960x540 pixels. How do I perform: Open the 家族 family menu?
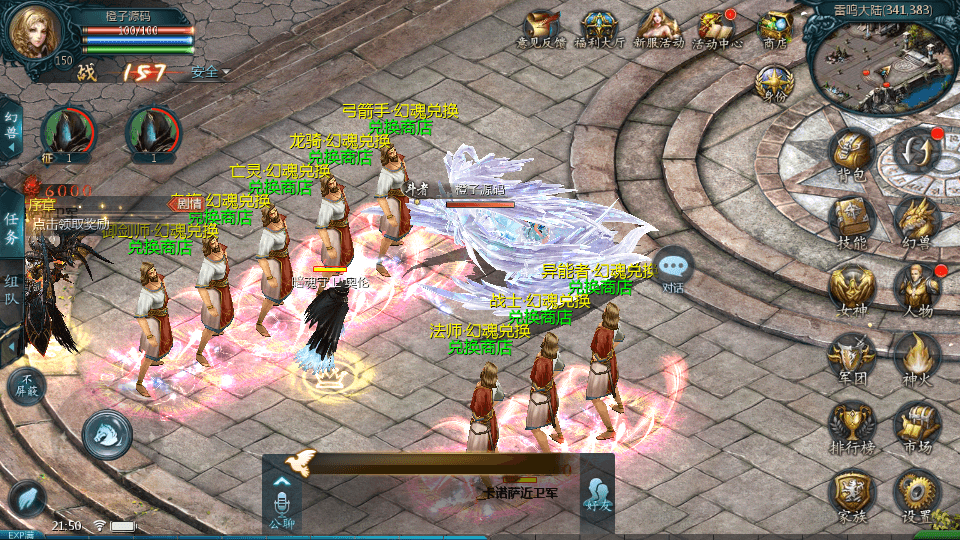click(852, 493)
